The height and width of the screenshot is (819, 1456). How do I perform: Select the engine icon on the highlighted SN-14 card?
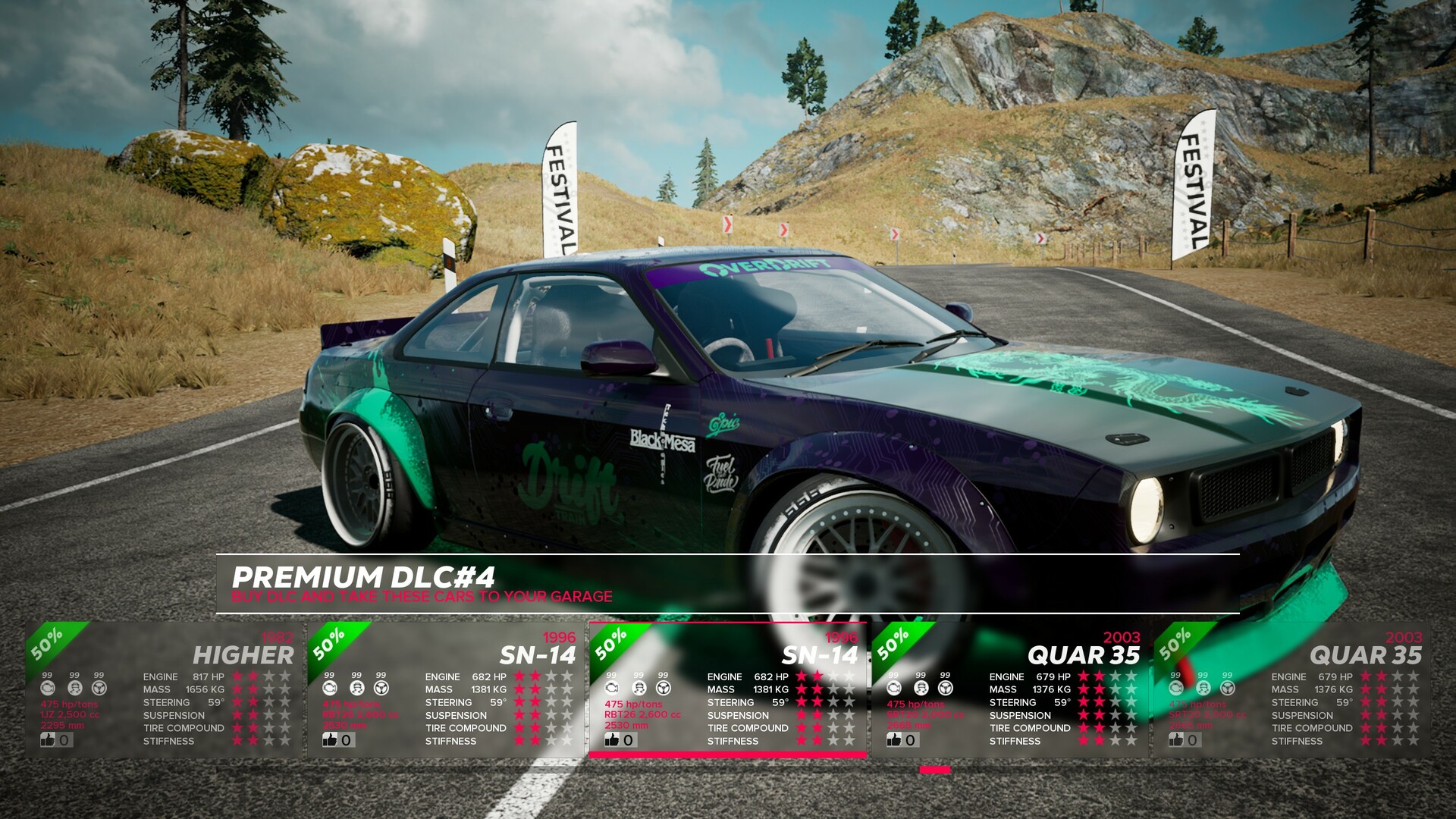[x=612, y=687]
